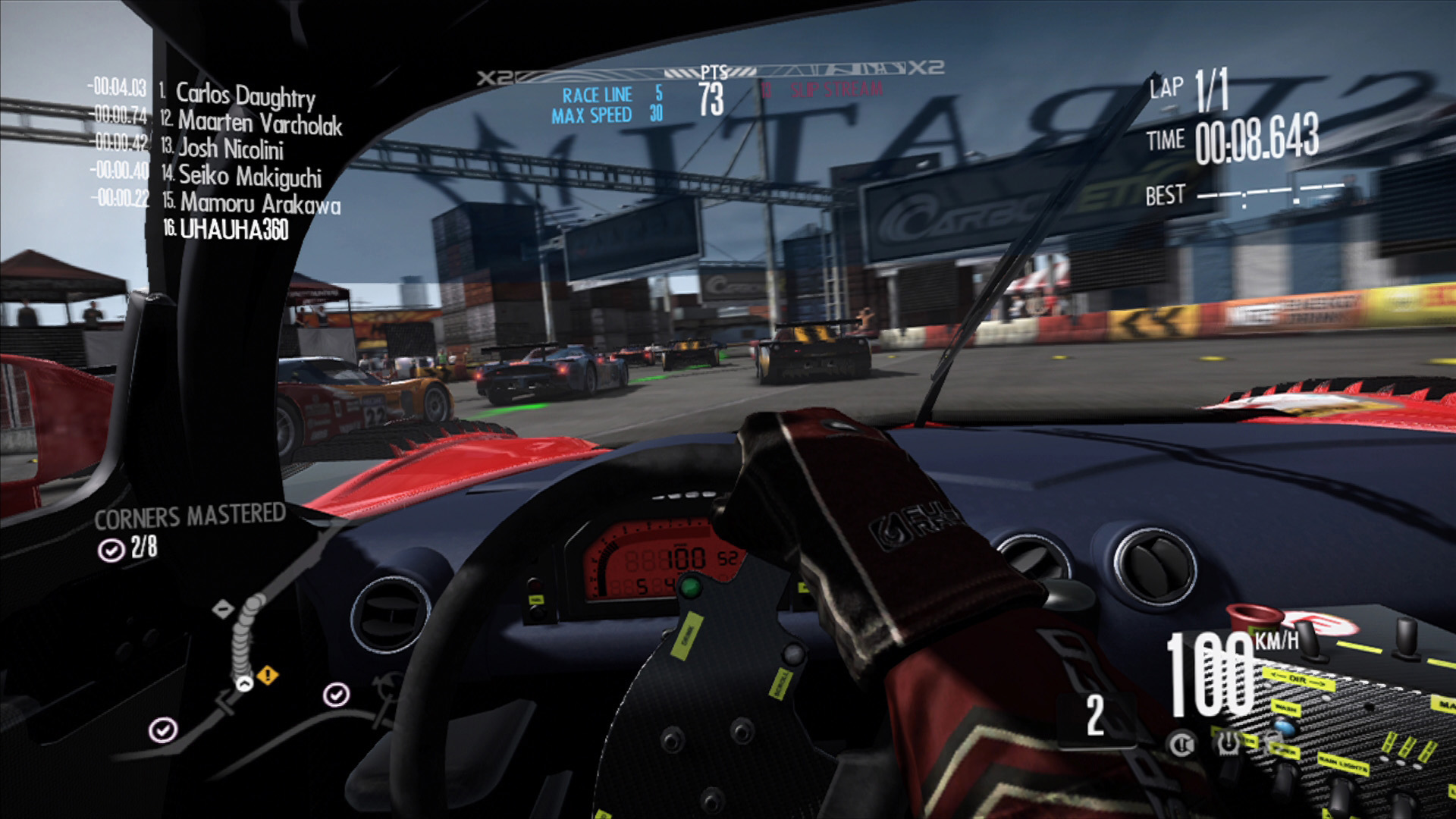
Task: Click the tire pressure warning icon
Action: [x=1228, y=744]
